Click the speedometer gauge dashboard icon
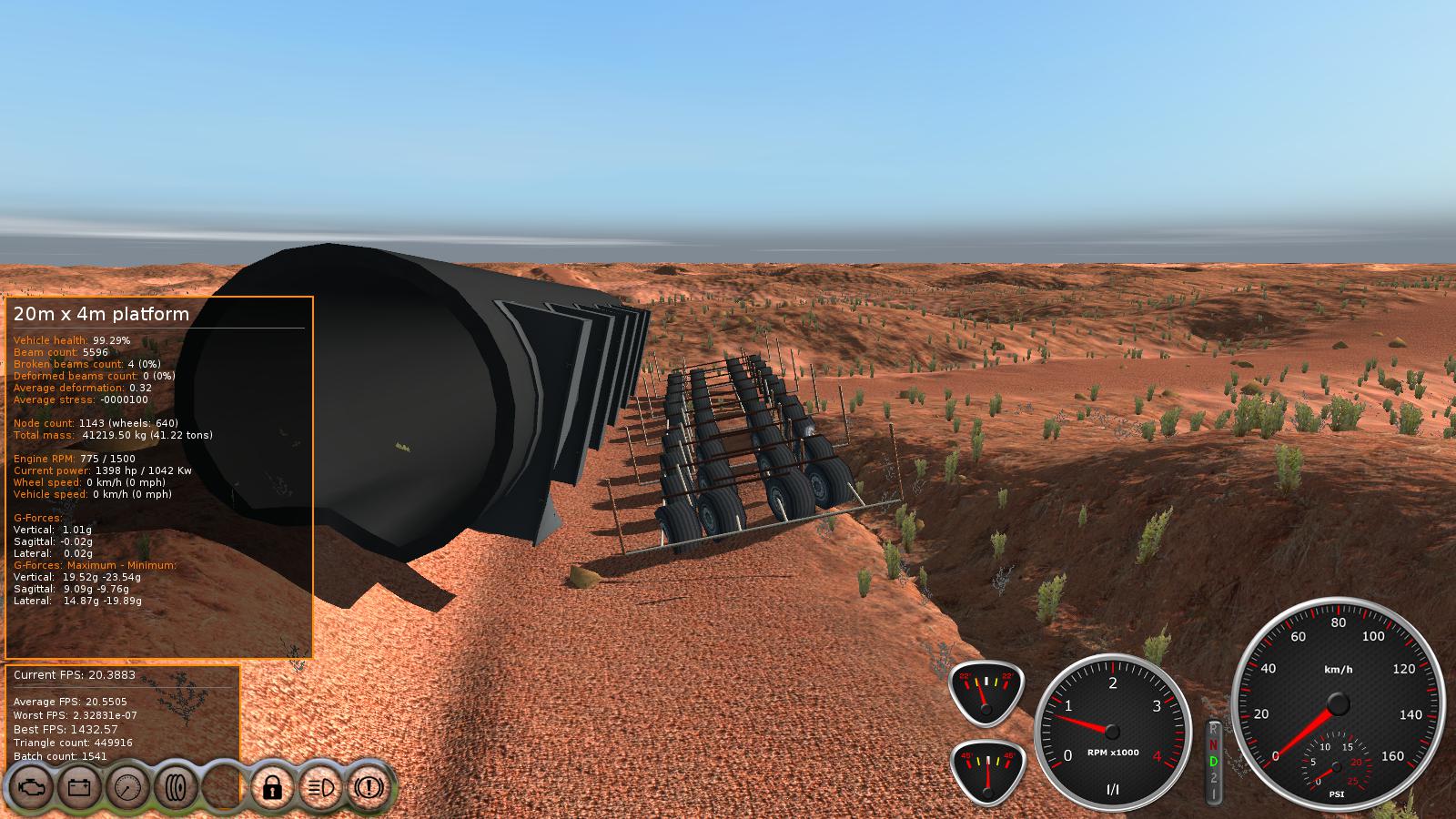Image resolution: width=1456 pixels, height=819 pixels. tap(127, 786)
